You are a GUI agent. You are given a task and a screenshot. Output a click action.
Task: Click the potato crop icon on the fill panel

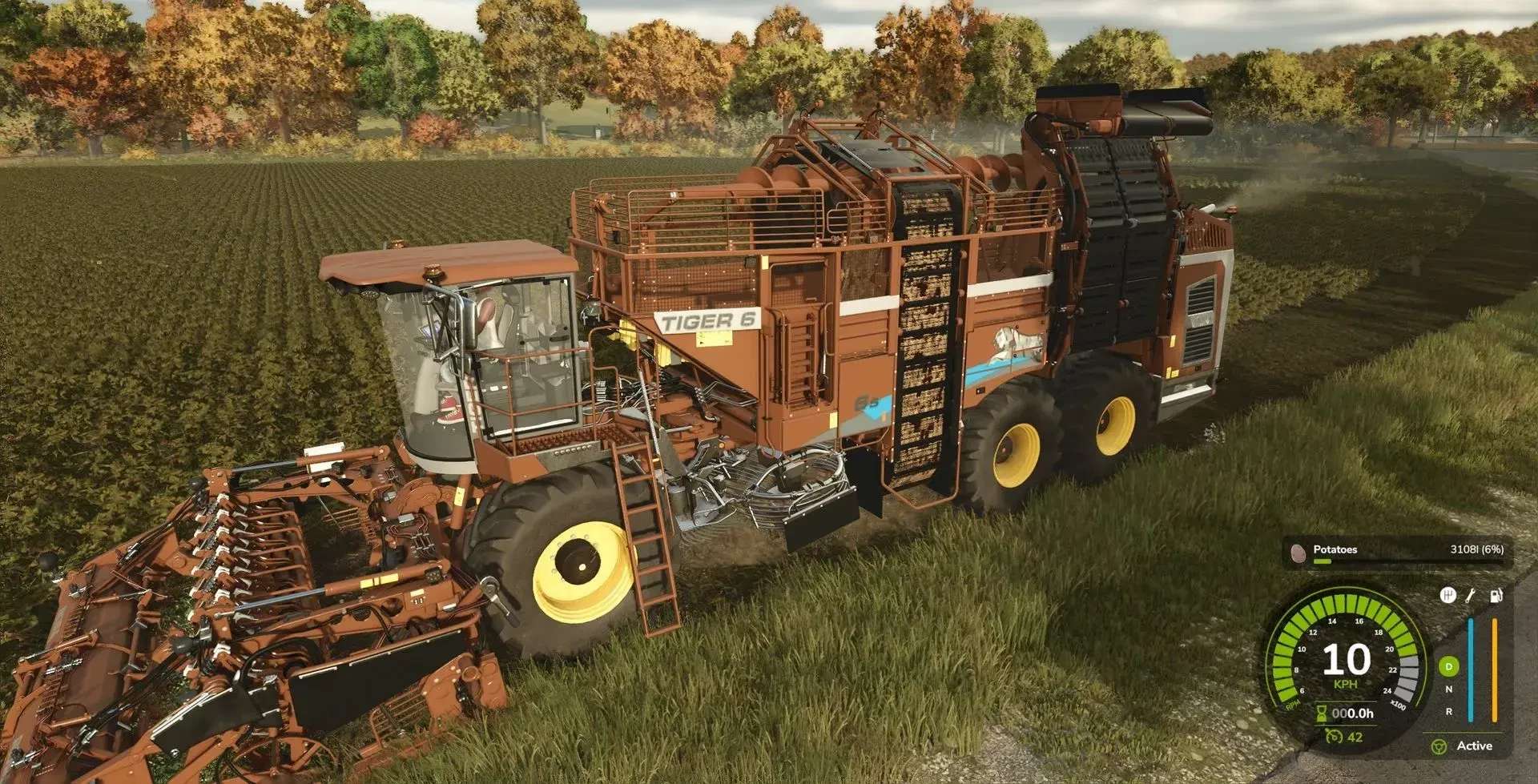click(1298, 553)
